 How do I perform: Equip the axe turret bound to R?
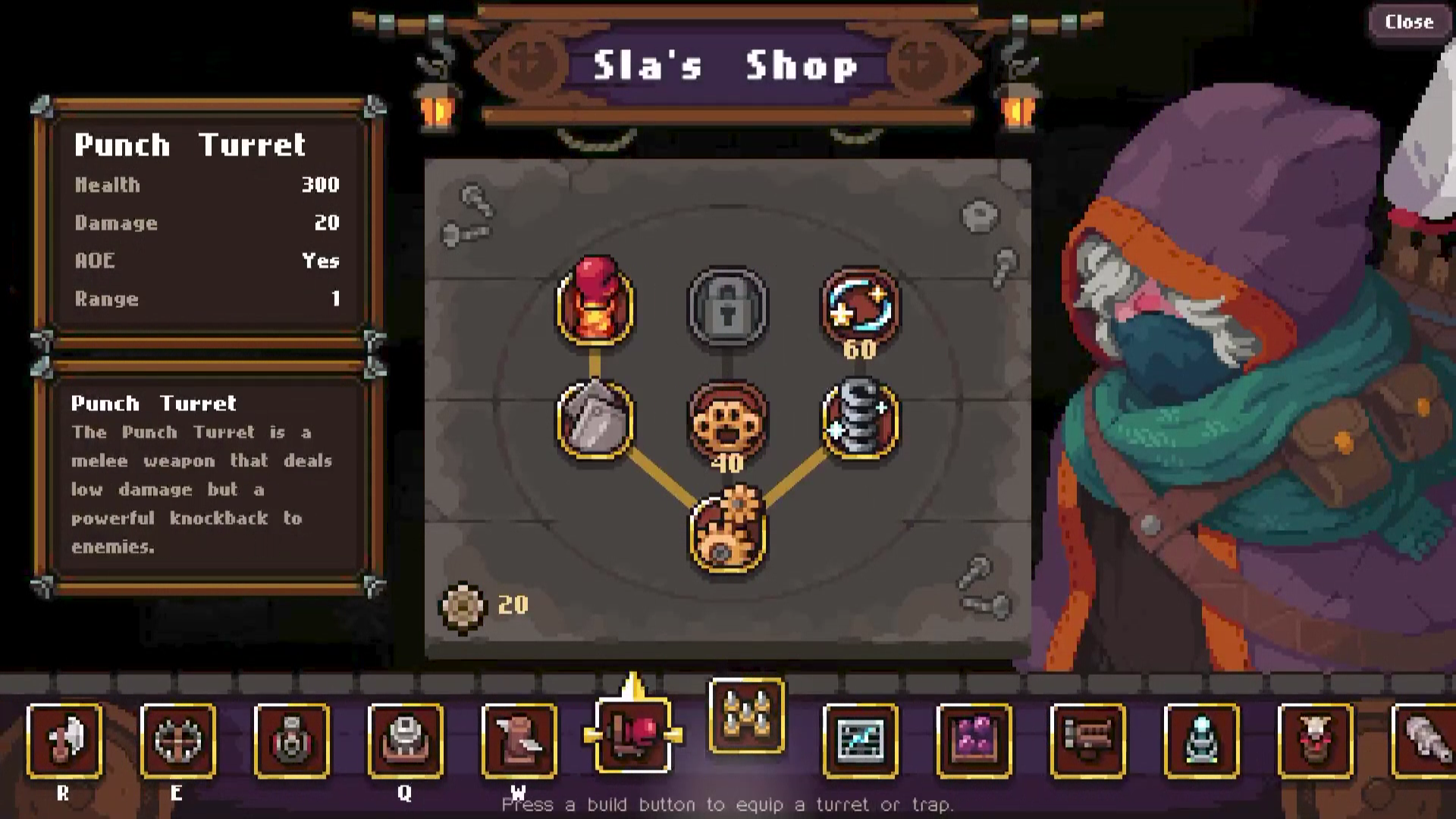coord(64,742)
